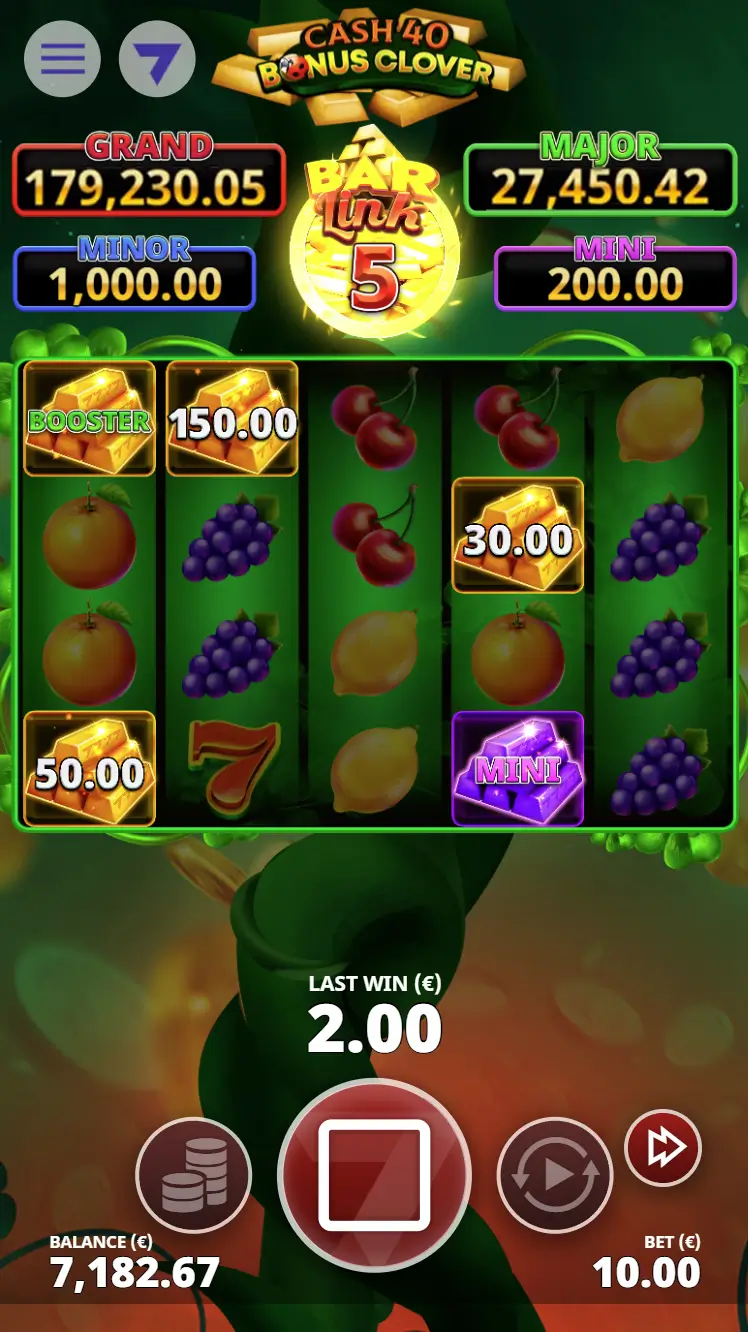The image size is (748, 1332).
Task: Open the coin stack bet settings
Action: [194, 1175]
